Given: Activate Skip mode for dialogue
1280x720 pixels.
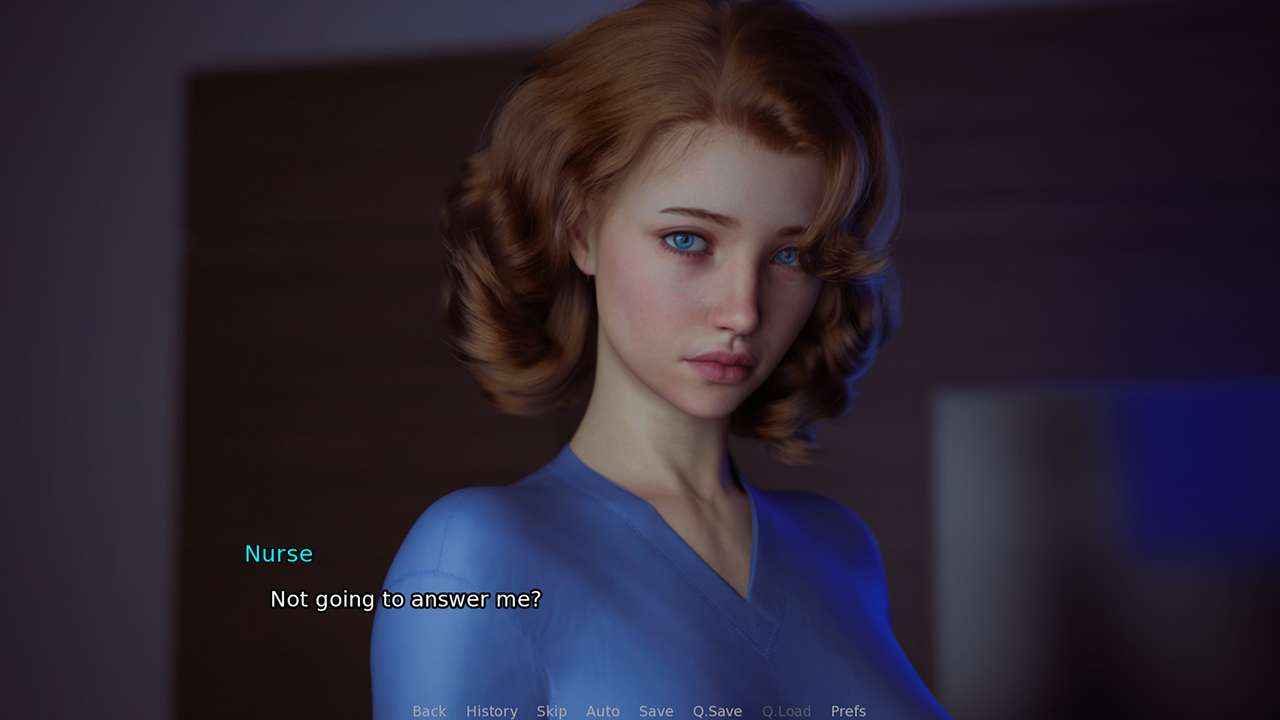Looking at the screenshot, I should point(551,711).
